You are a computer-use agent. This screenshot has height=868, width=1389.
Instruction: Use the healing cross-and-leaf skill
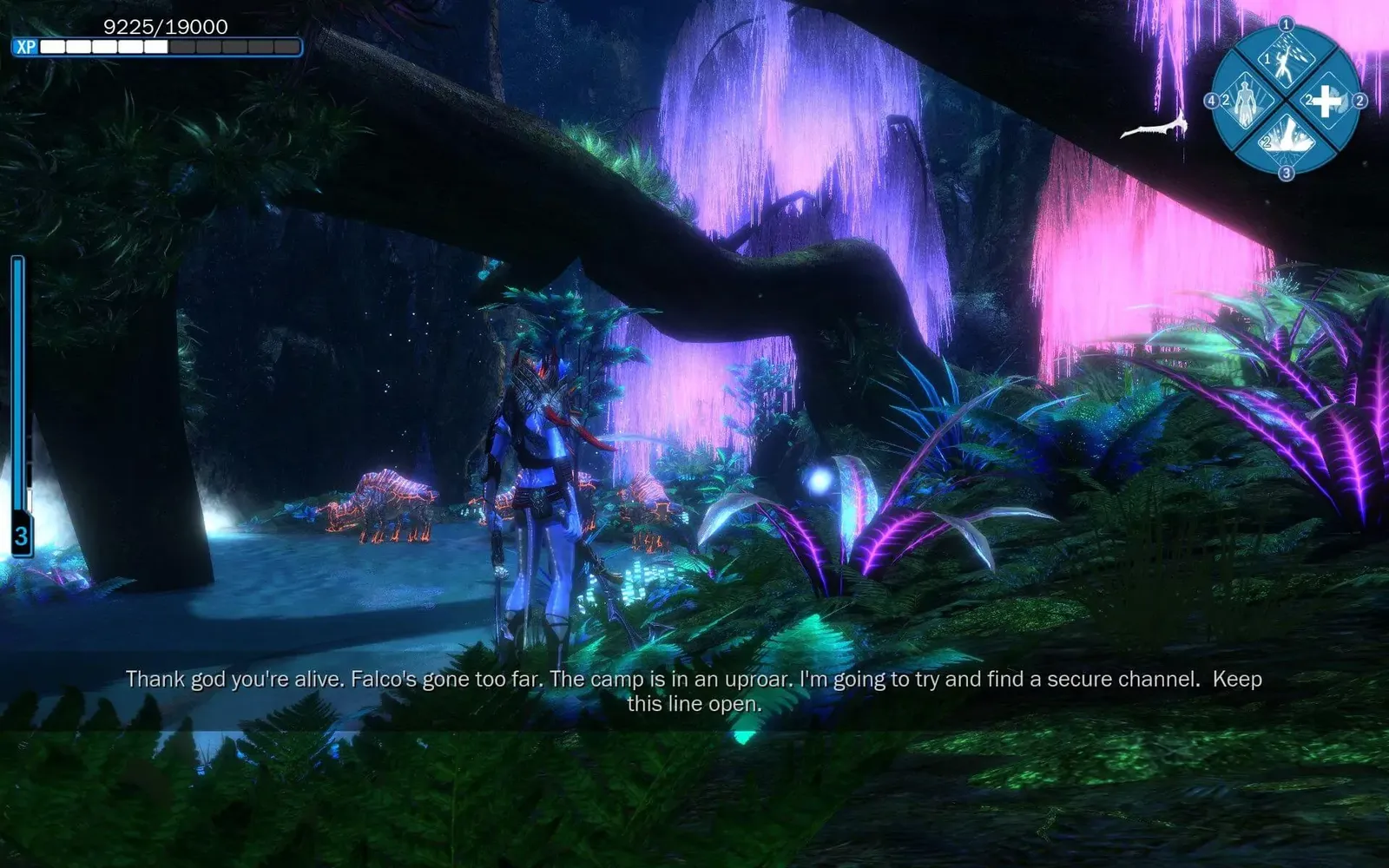click(x=1326, y=102)
